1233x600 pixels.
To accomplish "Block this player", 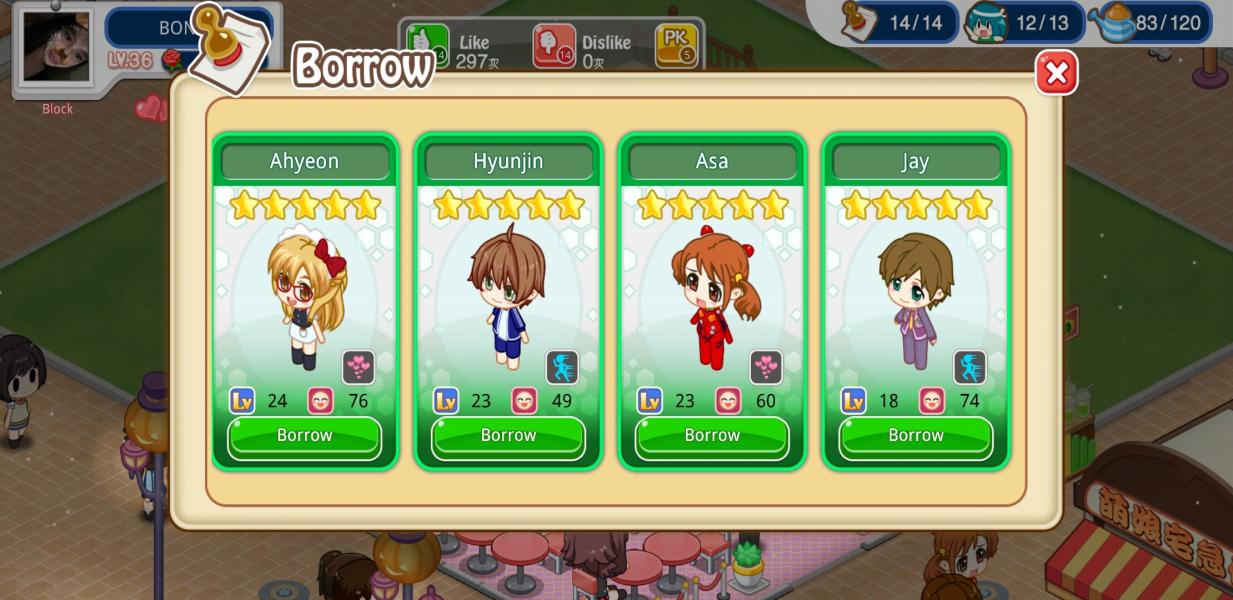I will tap(57, 109).
